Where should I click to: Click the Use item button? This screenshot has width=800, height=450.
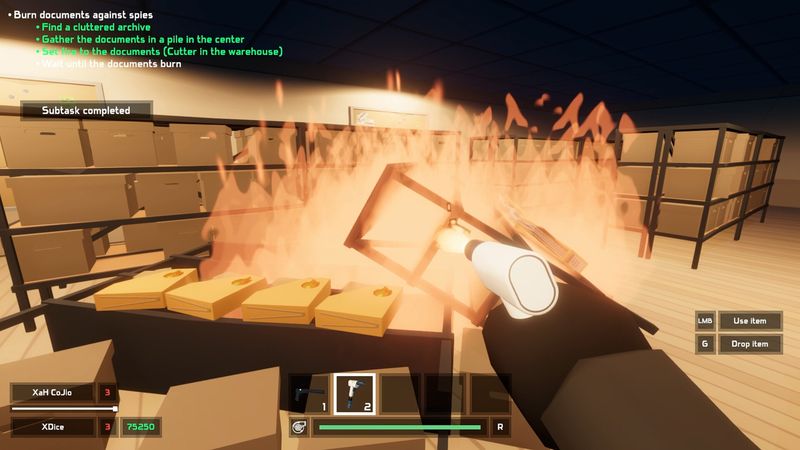(750, 320)
